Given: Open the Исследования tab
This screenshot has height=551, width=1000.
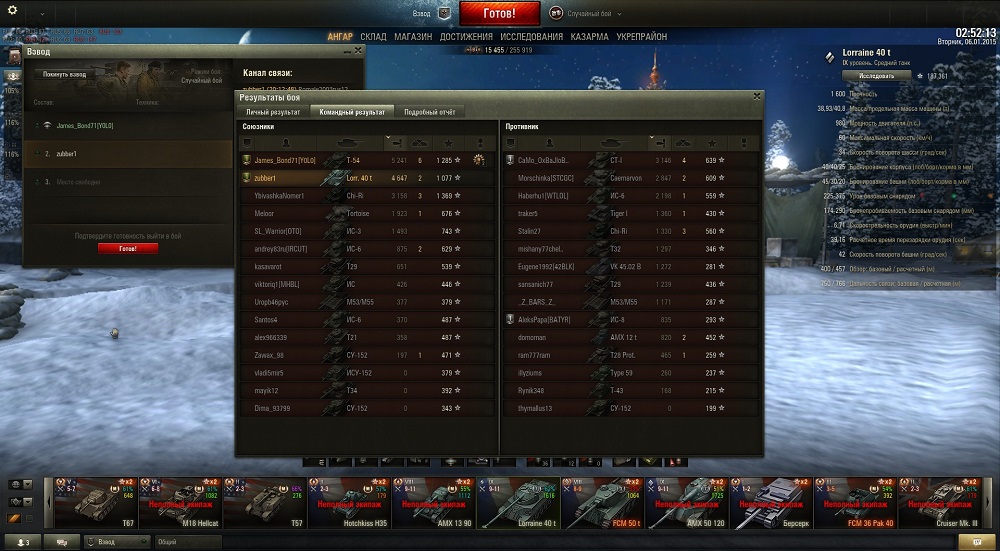Looking at the screenshot, I should (532, 37).
